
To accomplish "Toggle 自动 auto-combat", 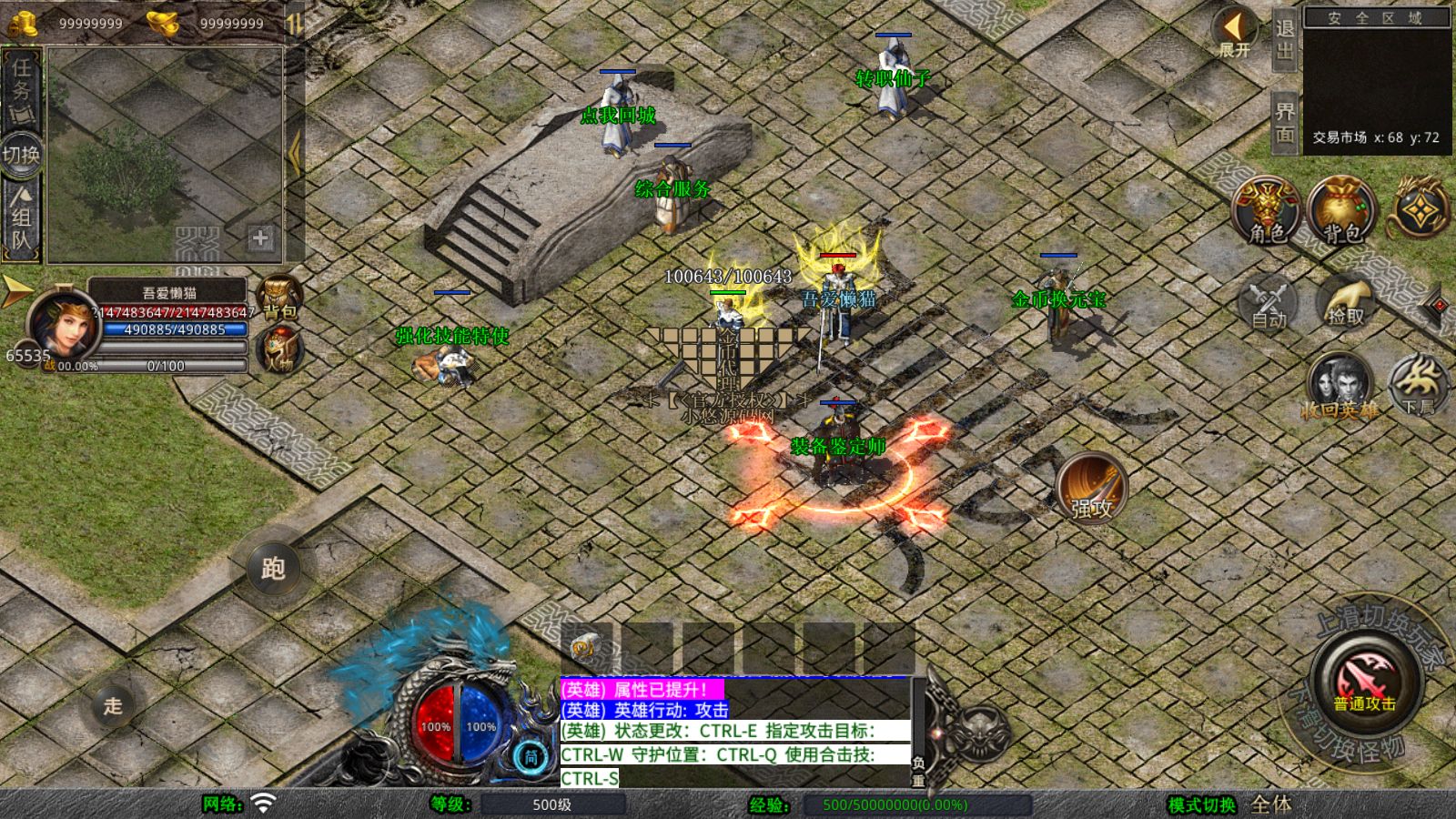I will coord(1269,302).
